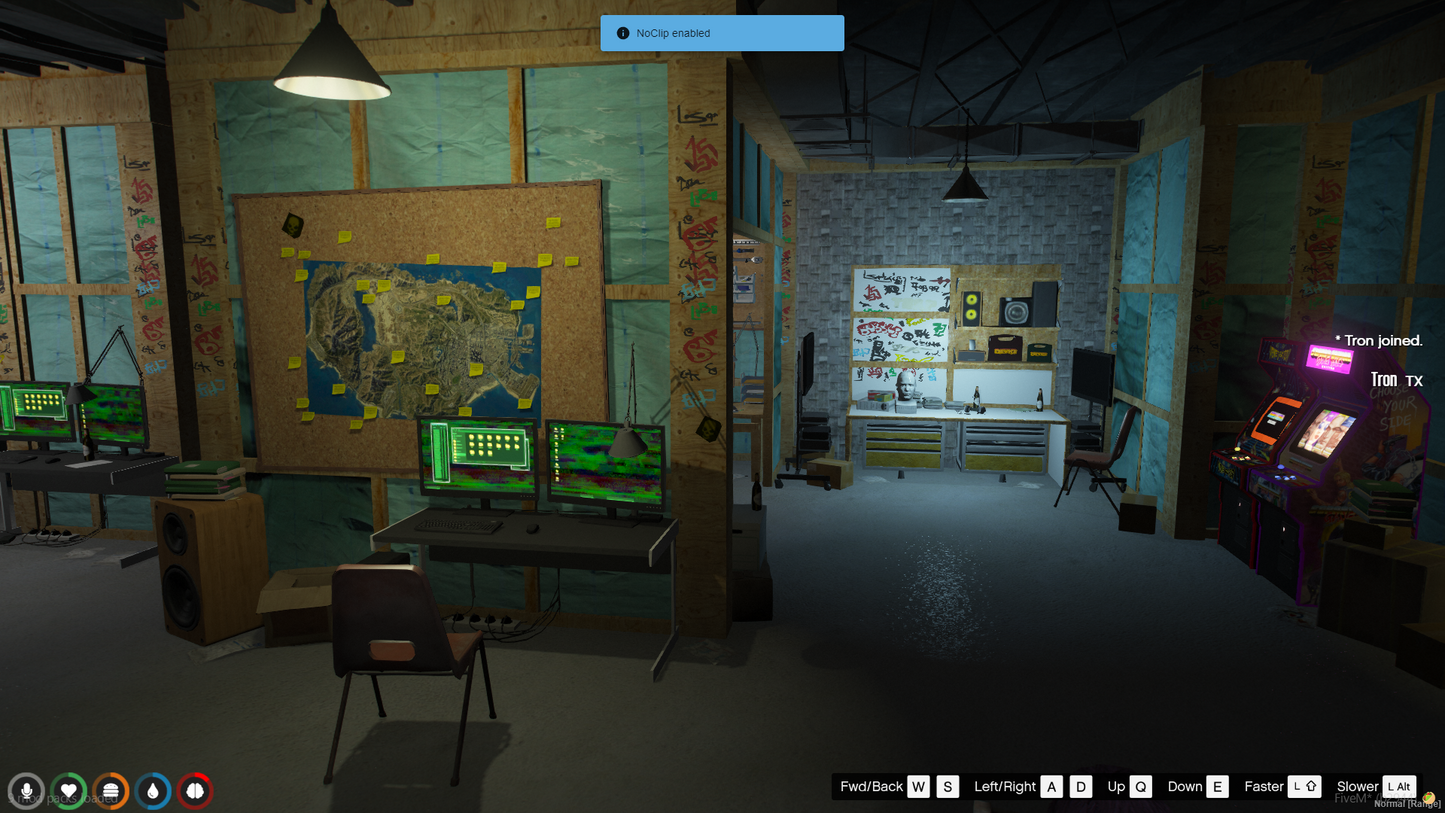Screen dimensions: 1445x813
Task: Select the water drop thirst icon
Action: pyautogui.click(x=153, y=791)
